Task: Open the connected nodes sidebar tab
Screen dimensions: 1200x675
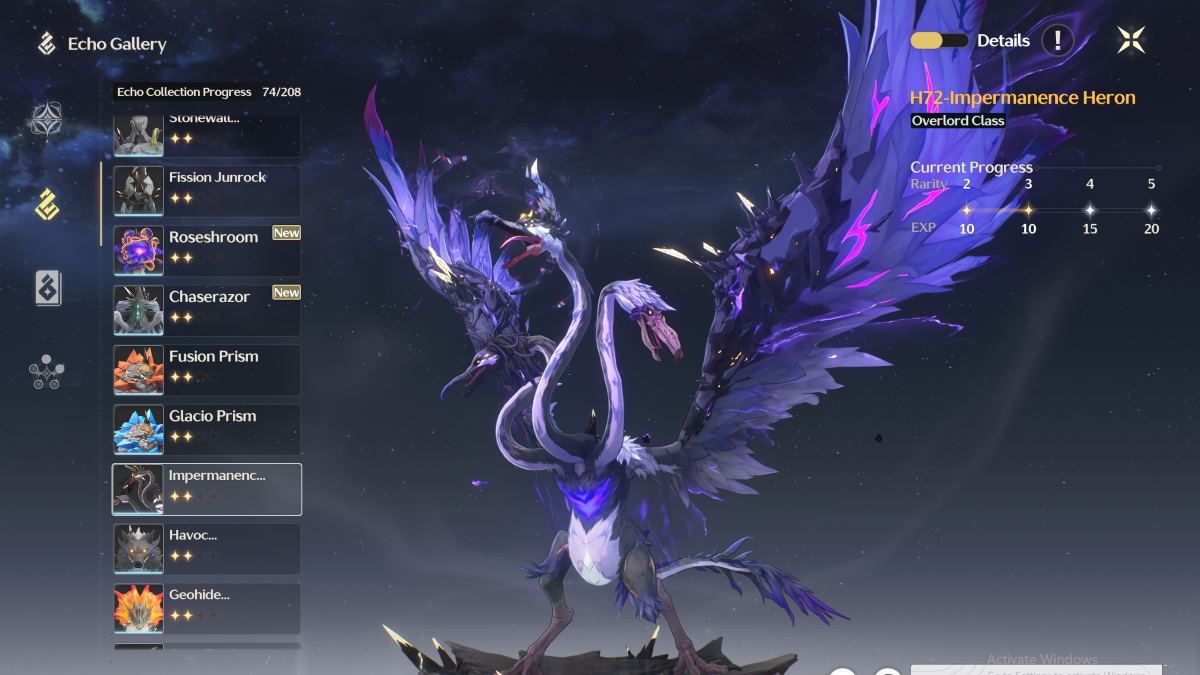Action: [x=46, y=372]
